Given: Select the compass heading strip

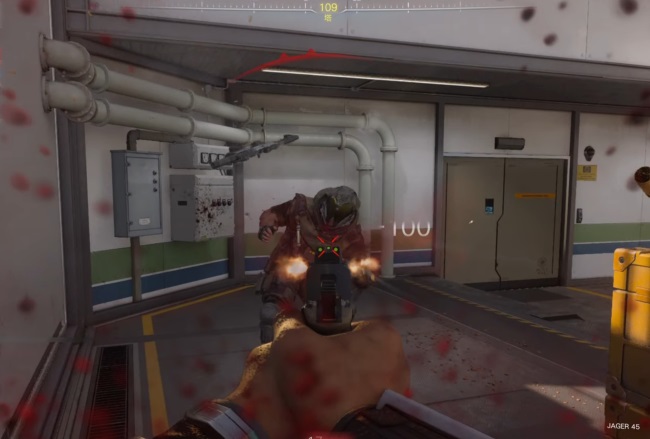Looking at the screenshot, I should click(327, 9).
